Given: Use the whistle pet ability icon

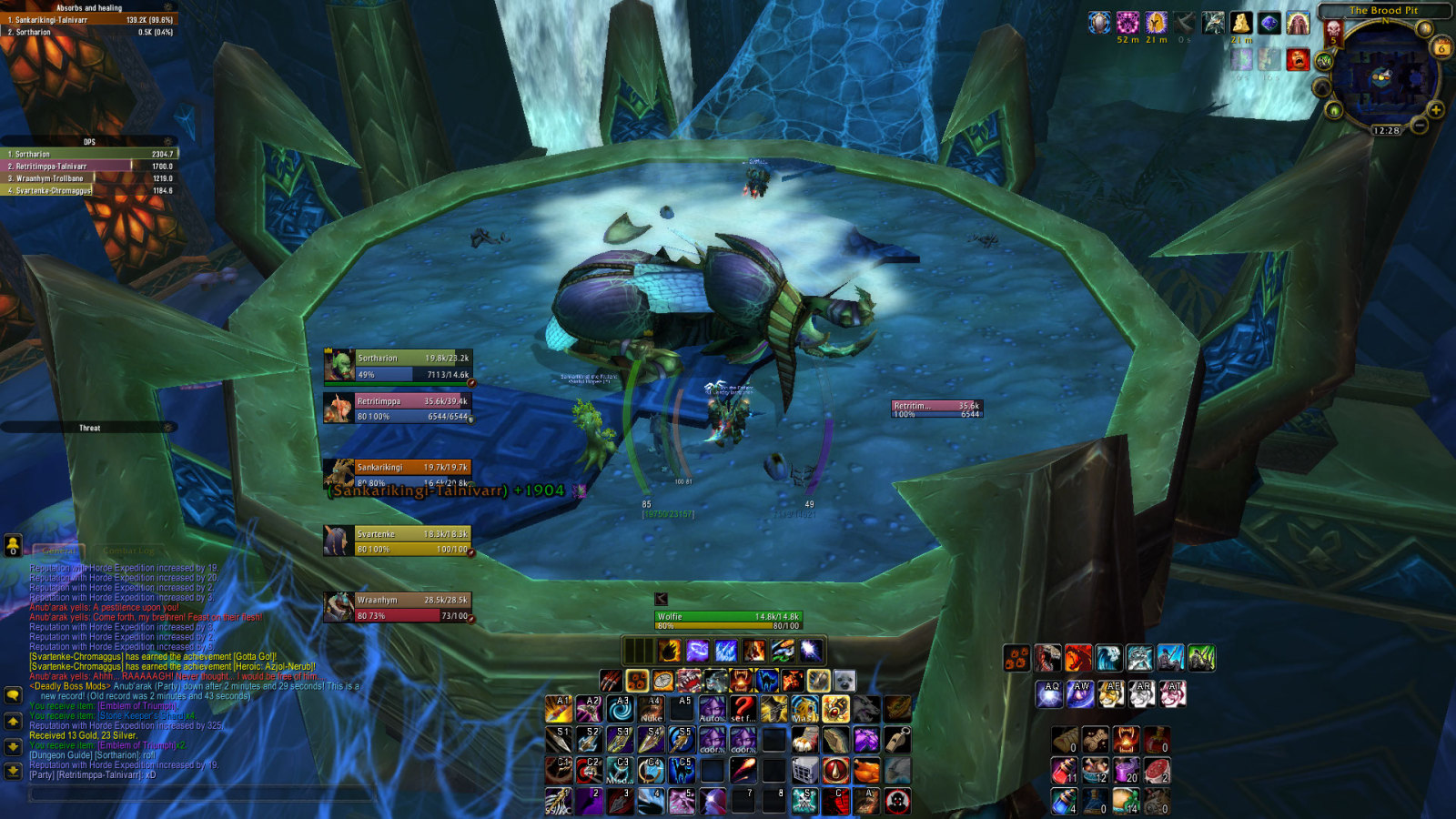Looking at the screenshot, I should point(897,740).
